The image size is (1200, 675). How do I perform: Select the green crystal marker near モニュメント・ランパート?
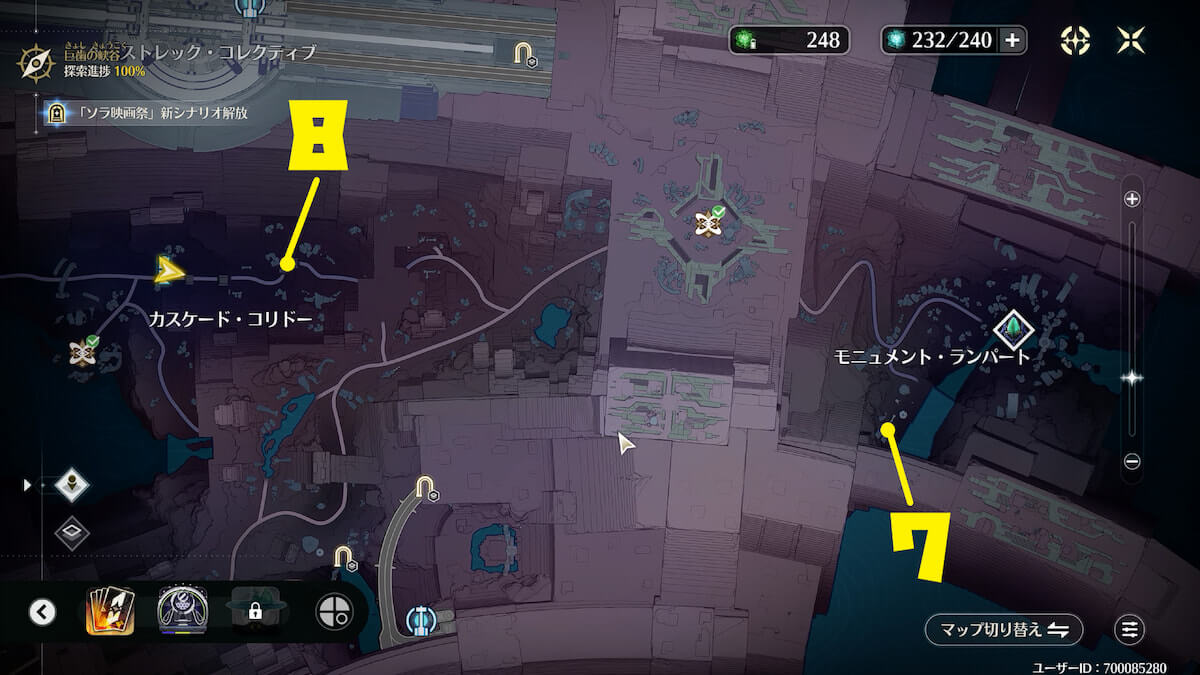click(1014, 327)
